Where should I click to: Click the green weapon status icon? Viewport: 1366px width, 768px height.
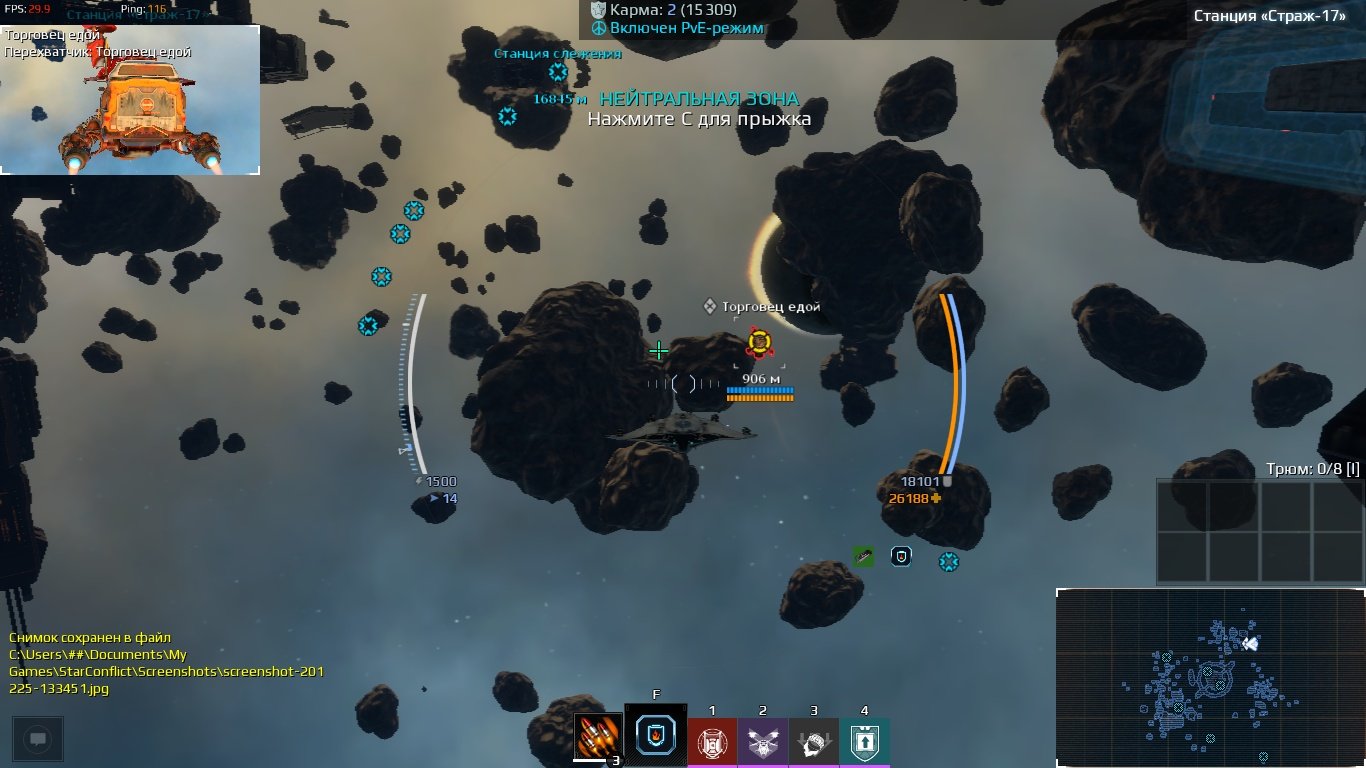pos(864,556)
